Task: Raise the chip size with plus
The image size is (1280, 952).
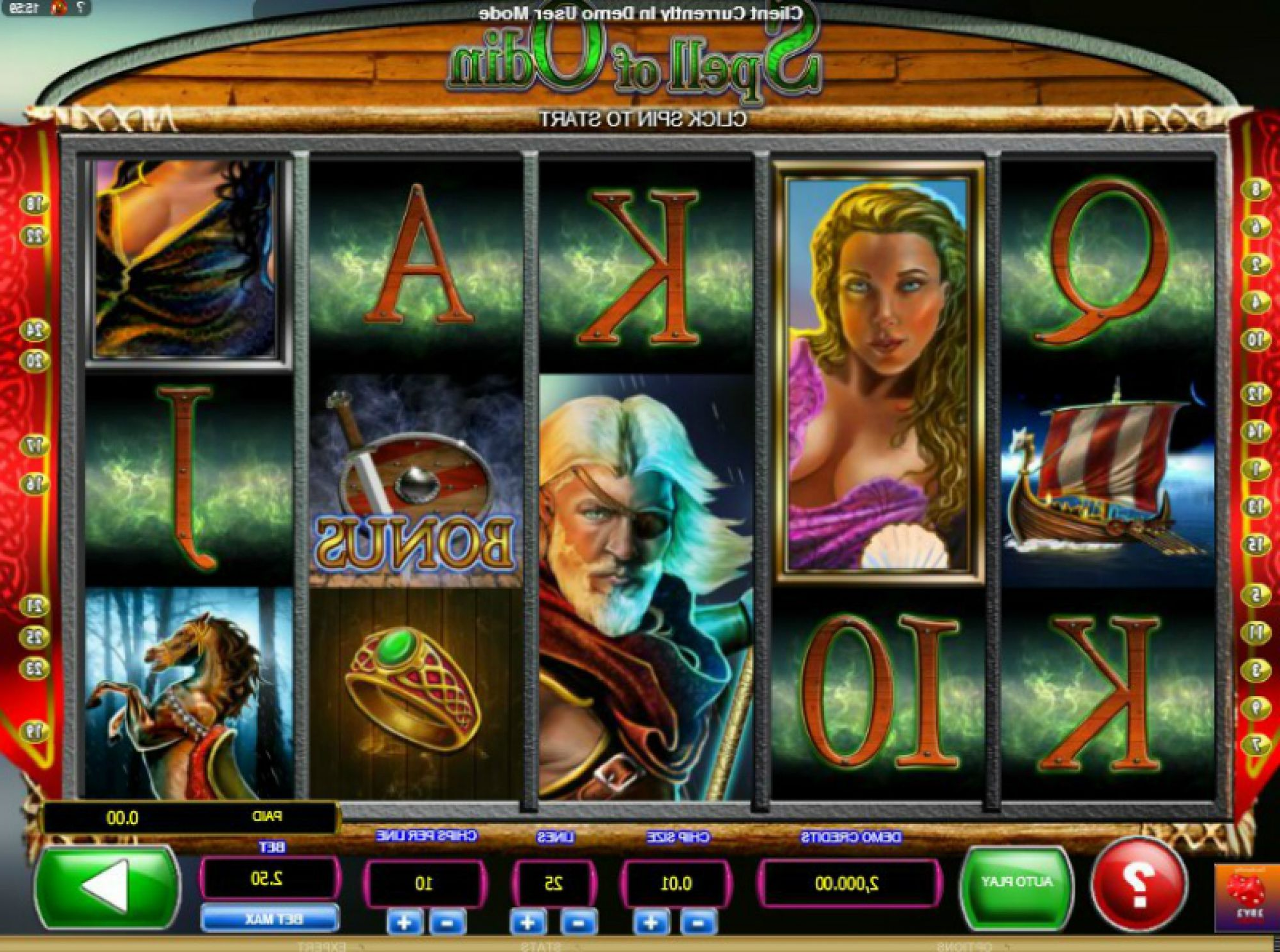Action: pyautogui.click(x=650, y=923)
